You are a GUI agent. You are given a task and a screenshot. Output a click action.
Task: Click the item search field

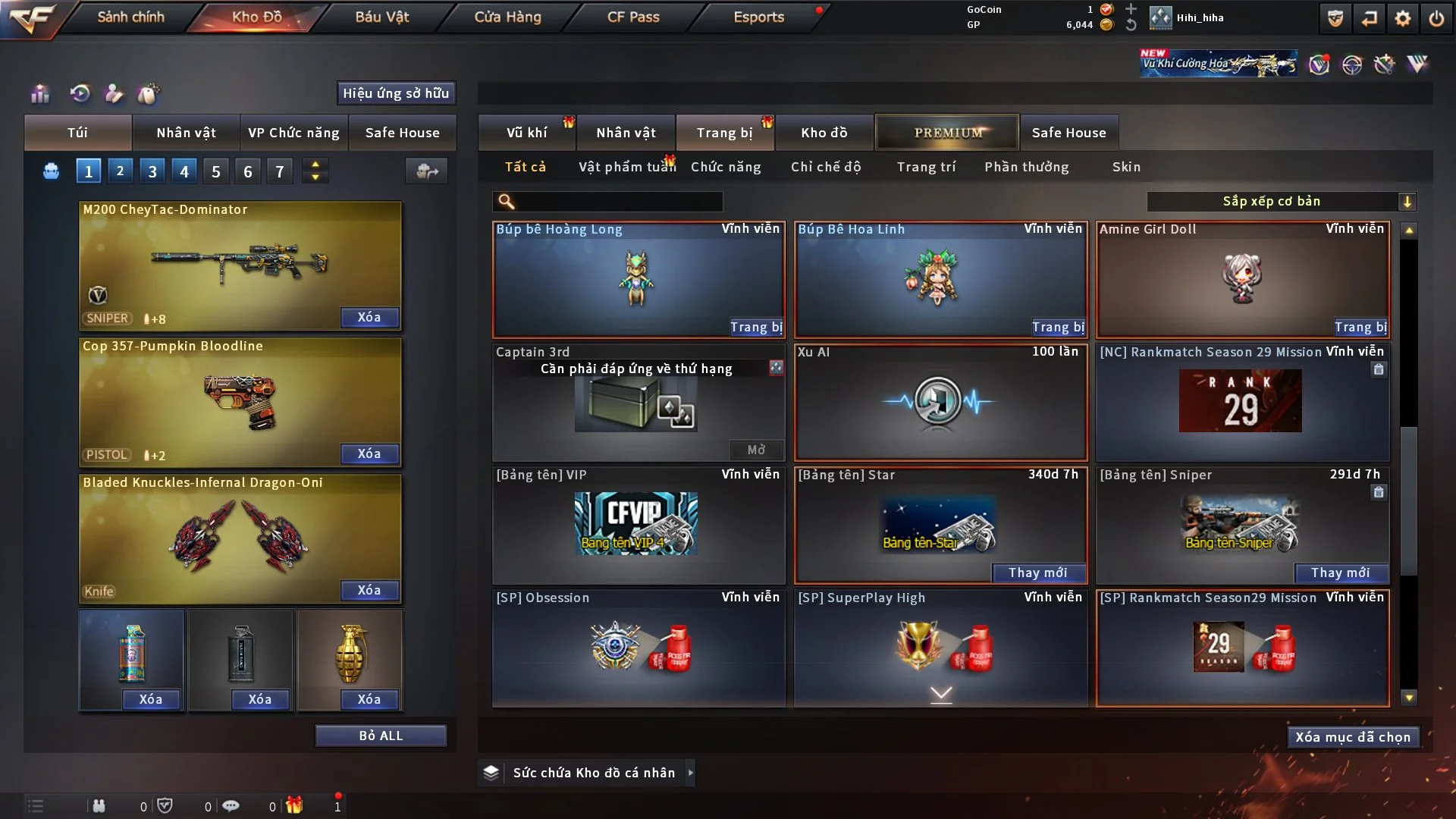tap(618, 202)
